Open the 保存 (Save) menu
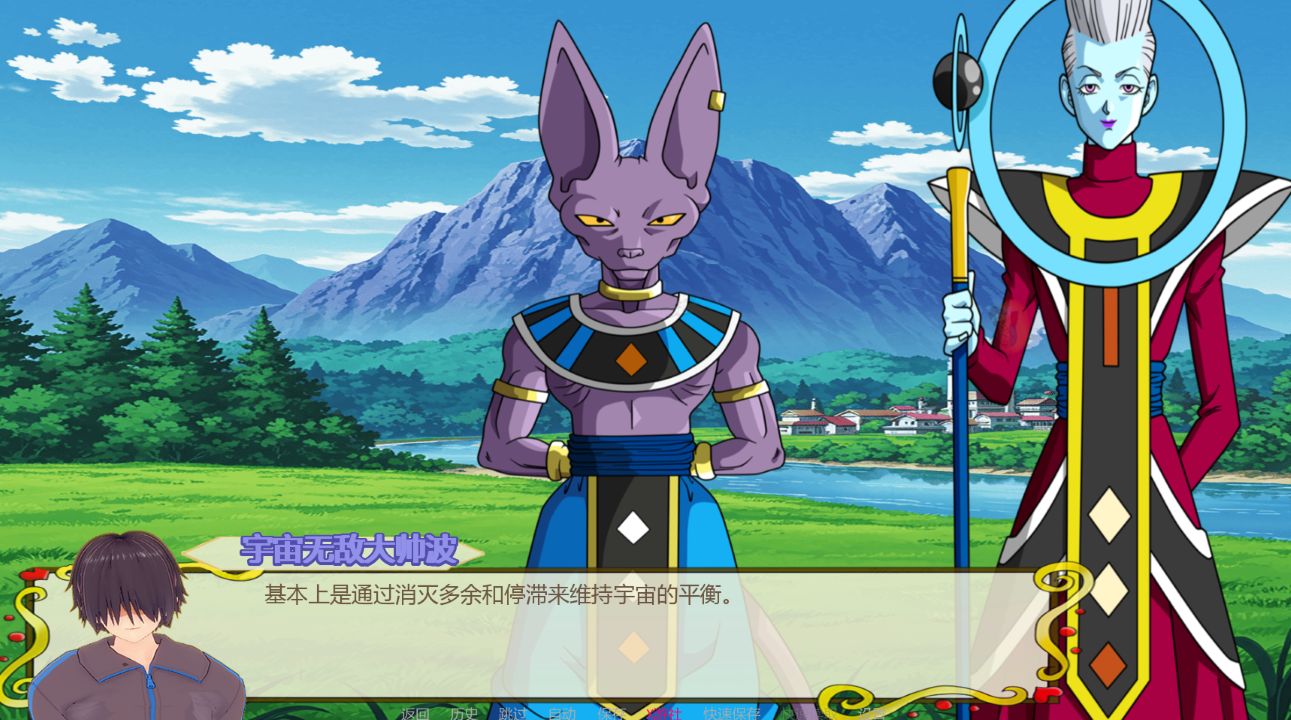Screen dimensions: 1291x720 (611, 713)
